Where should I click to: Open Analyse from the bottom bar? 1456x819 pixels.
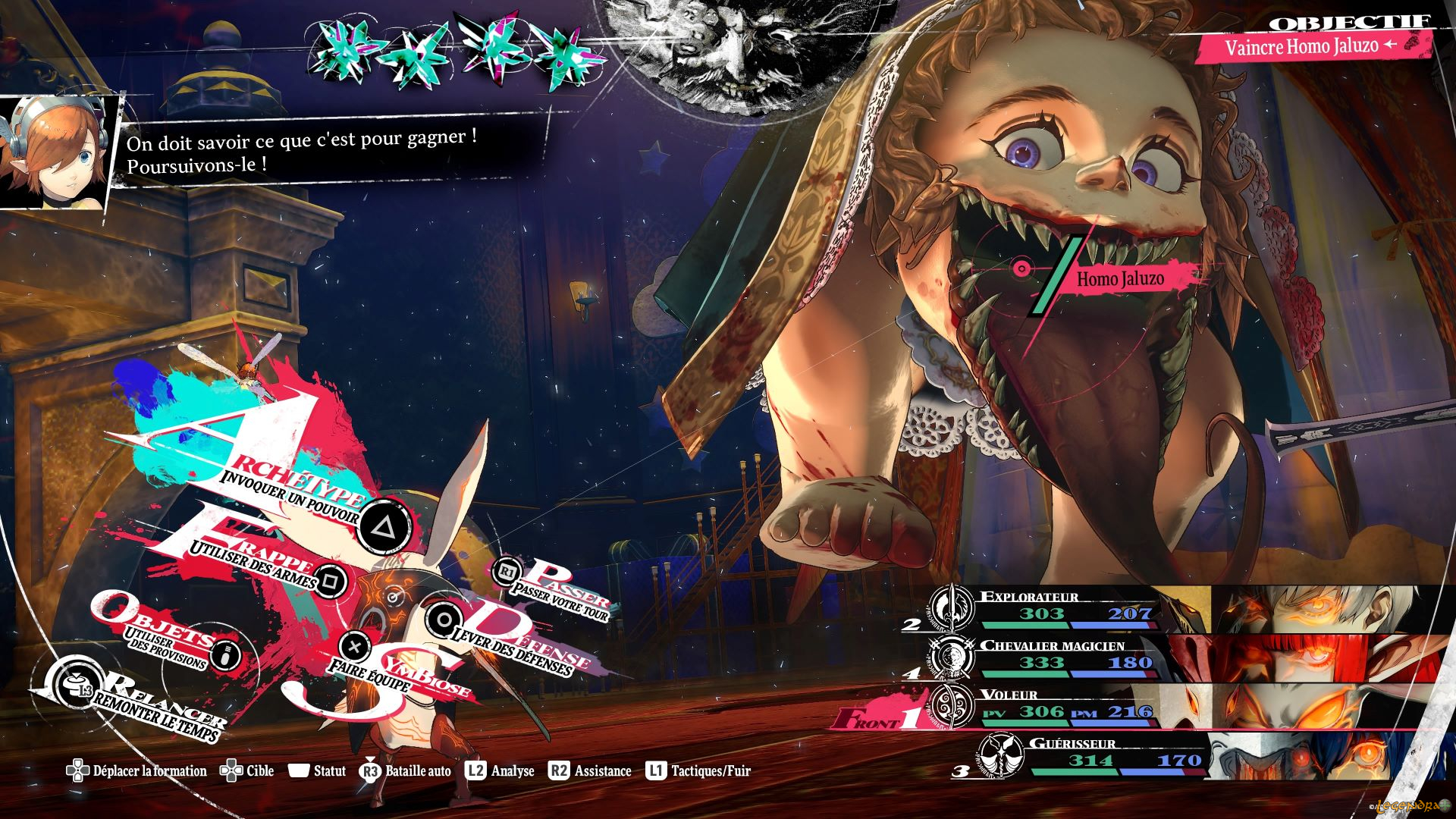point(500,771)
